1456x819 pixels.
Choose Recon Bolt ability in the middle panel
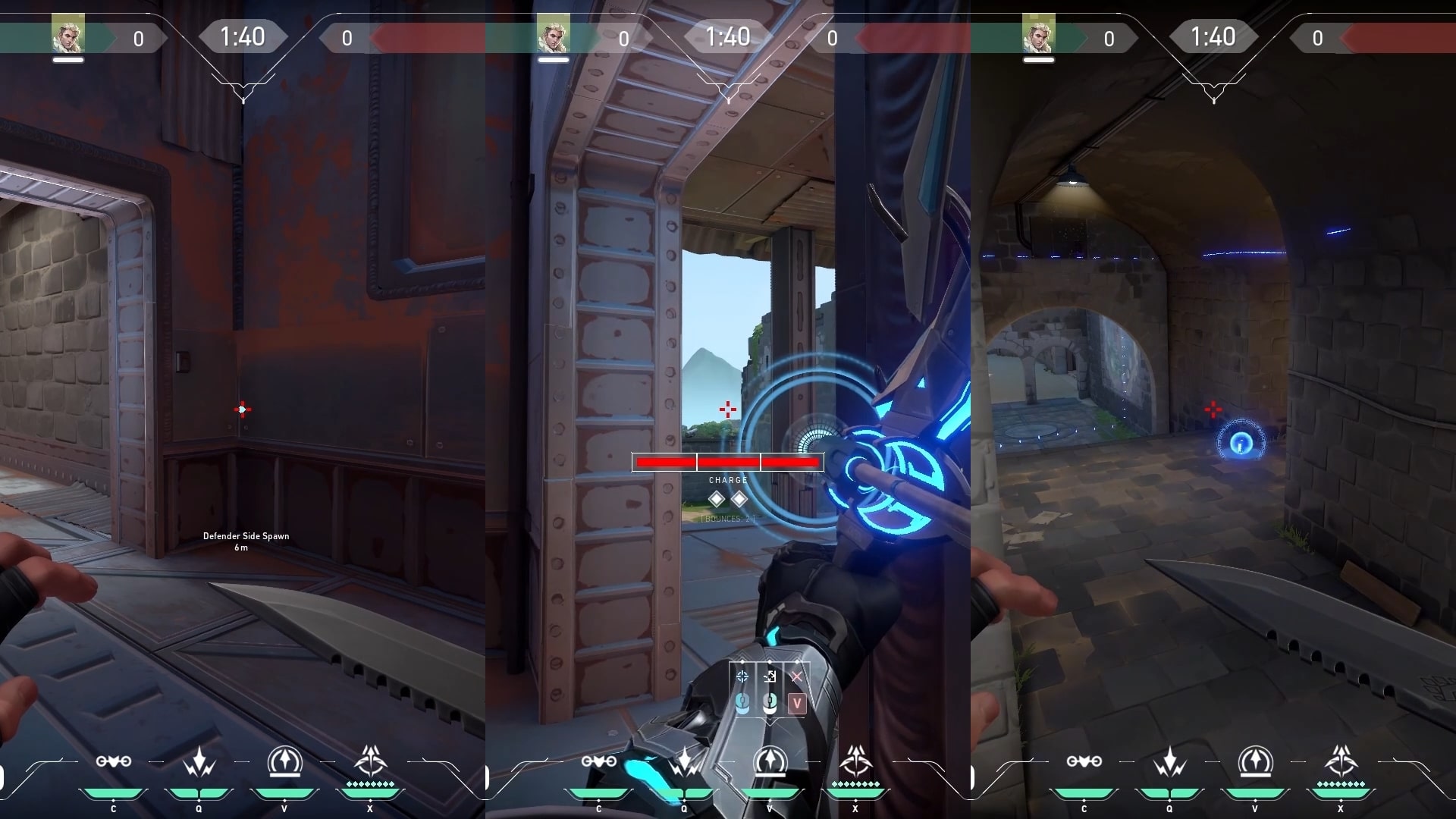pos(770,761)
